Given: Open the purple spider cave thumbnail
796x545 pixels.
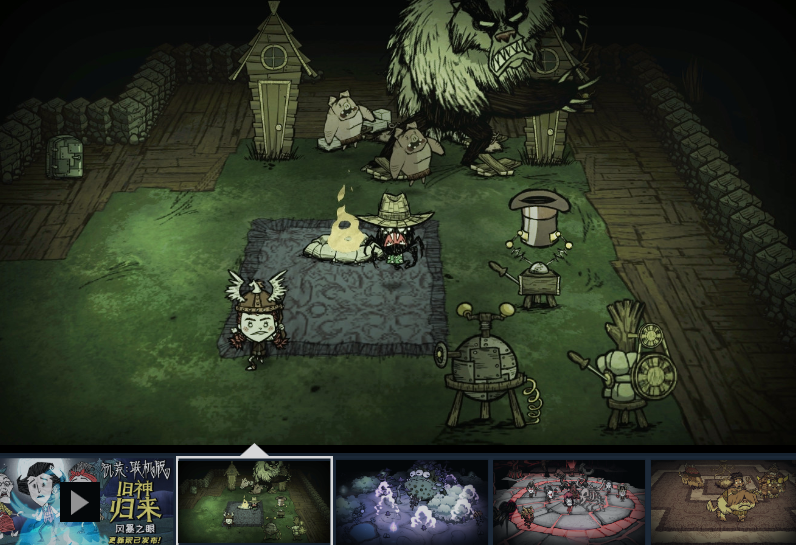Looking at the screenshot, I should pyautogui.click(x=411, y=501).
